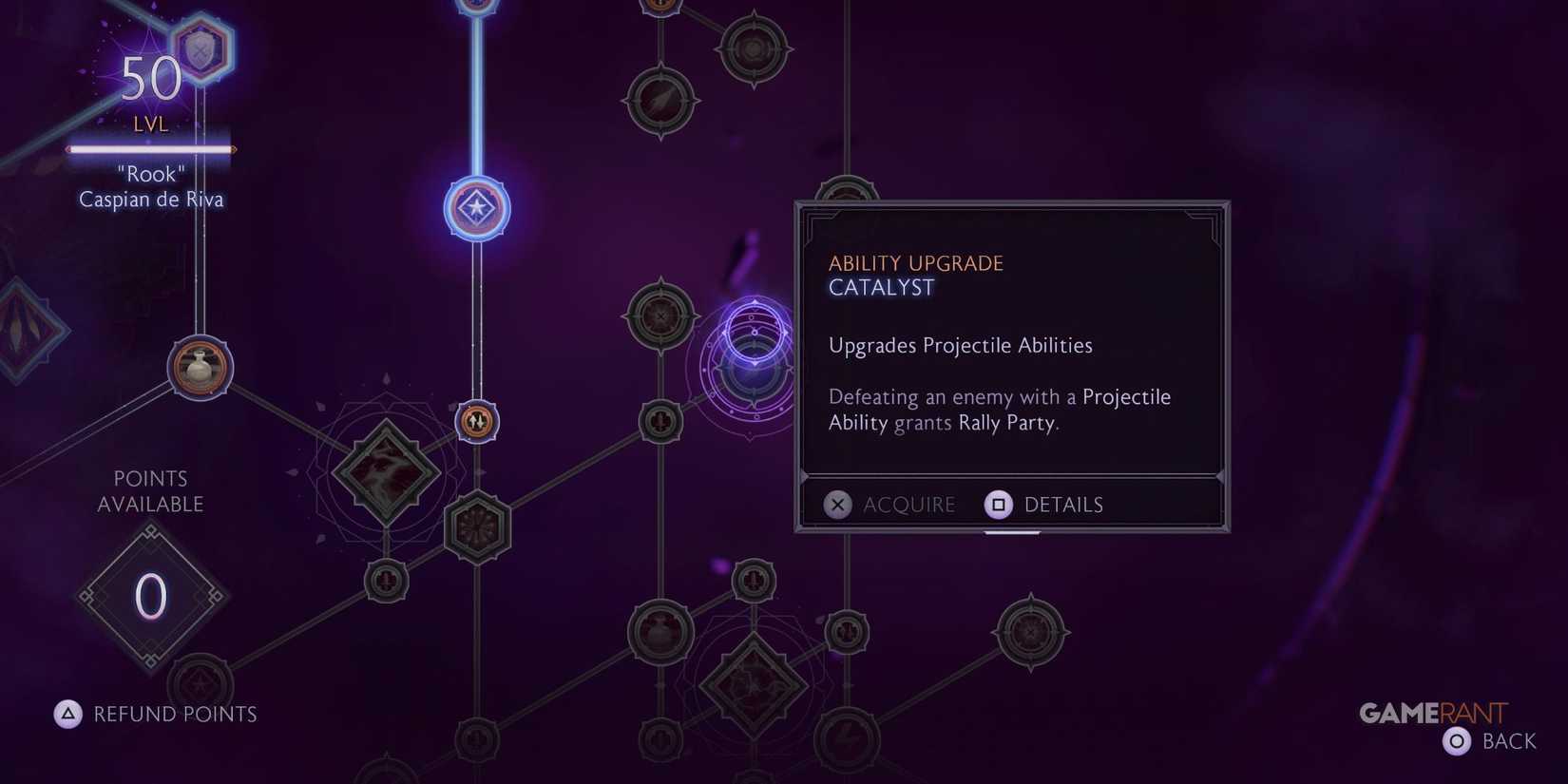
Task: Click the Game Rant logo watermark
Action: [x=1433, y=712]
